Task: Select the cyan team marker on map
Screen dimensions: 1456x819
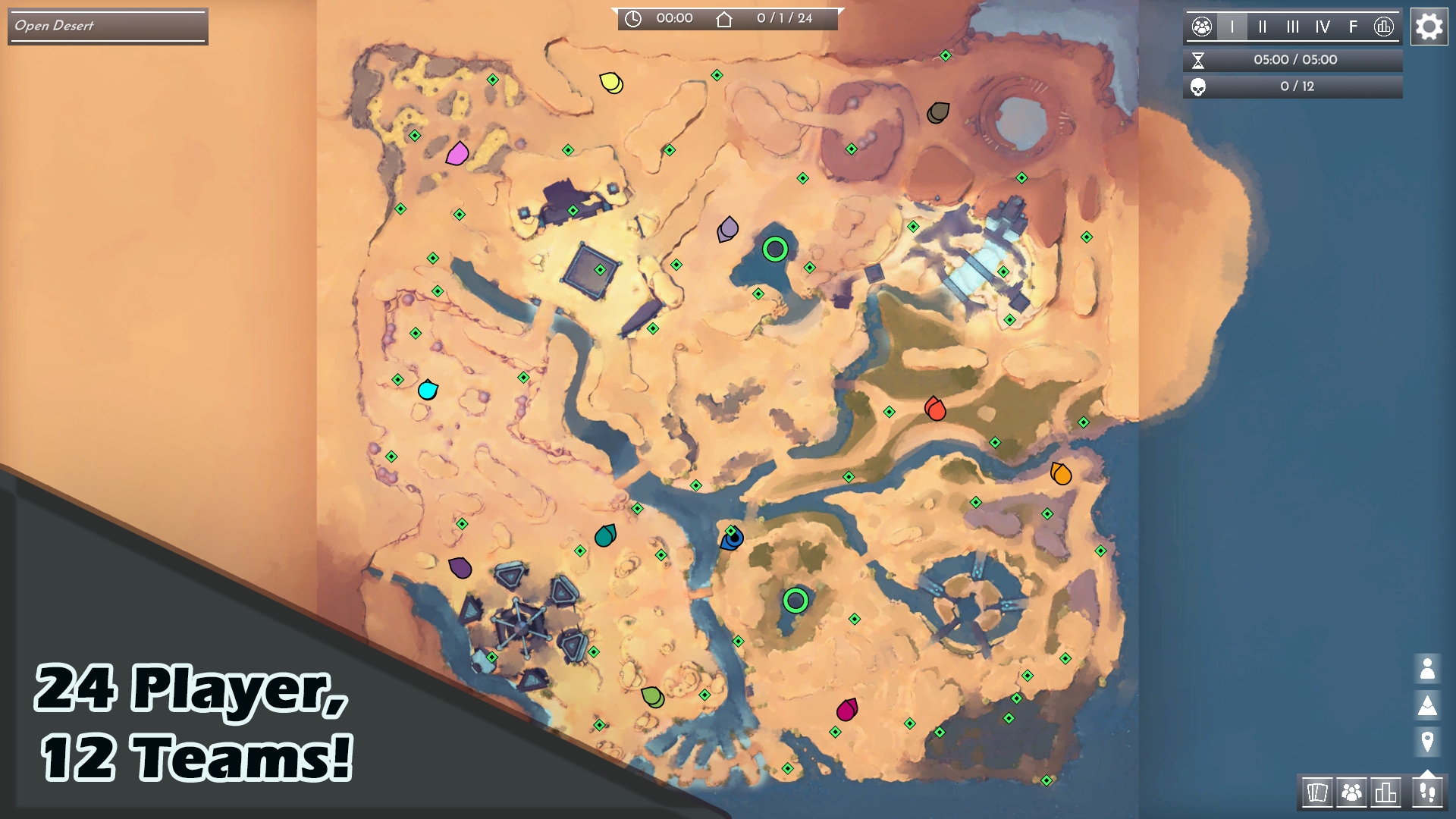Action: pos(428,390)
